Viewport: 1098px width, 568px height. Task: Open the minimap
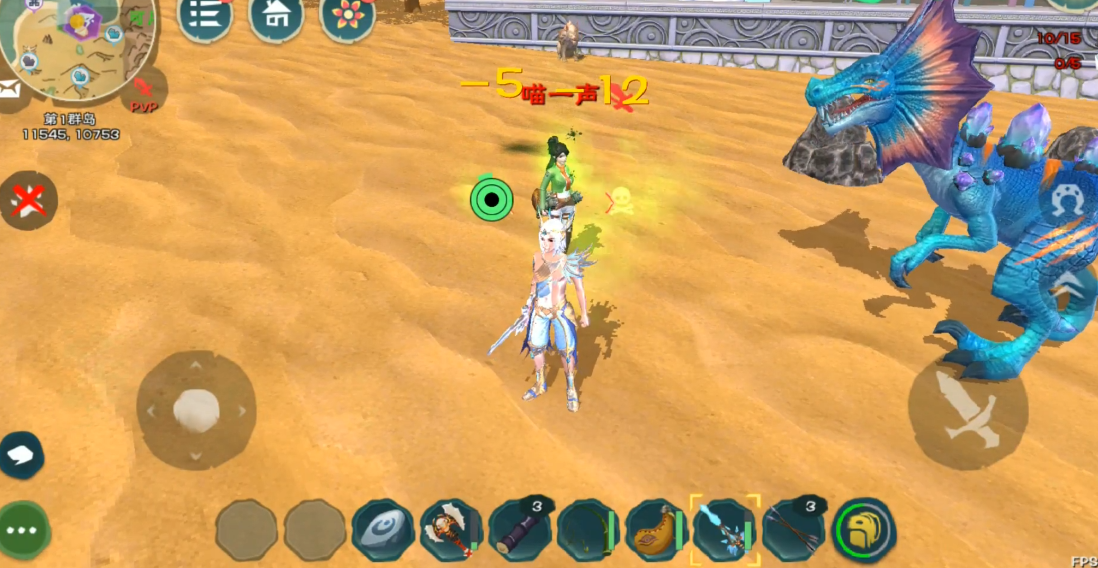(75, 45)
